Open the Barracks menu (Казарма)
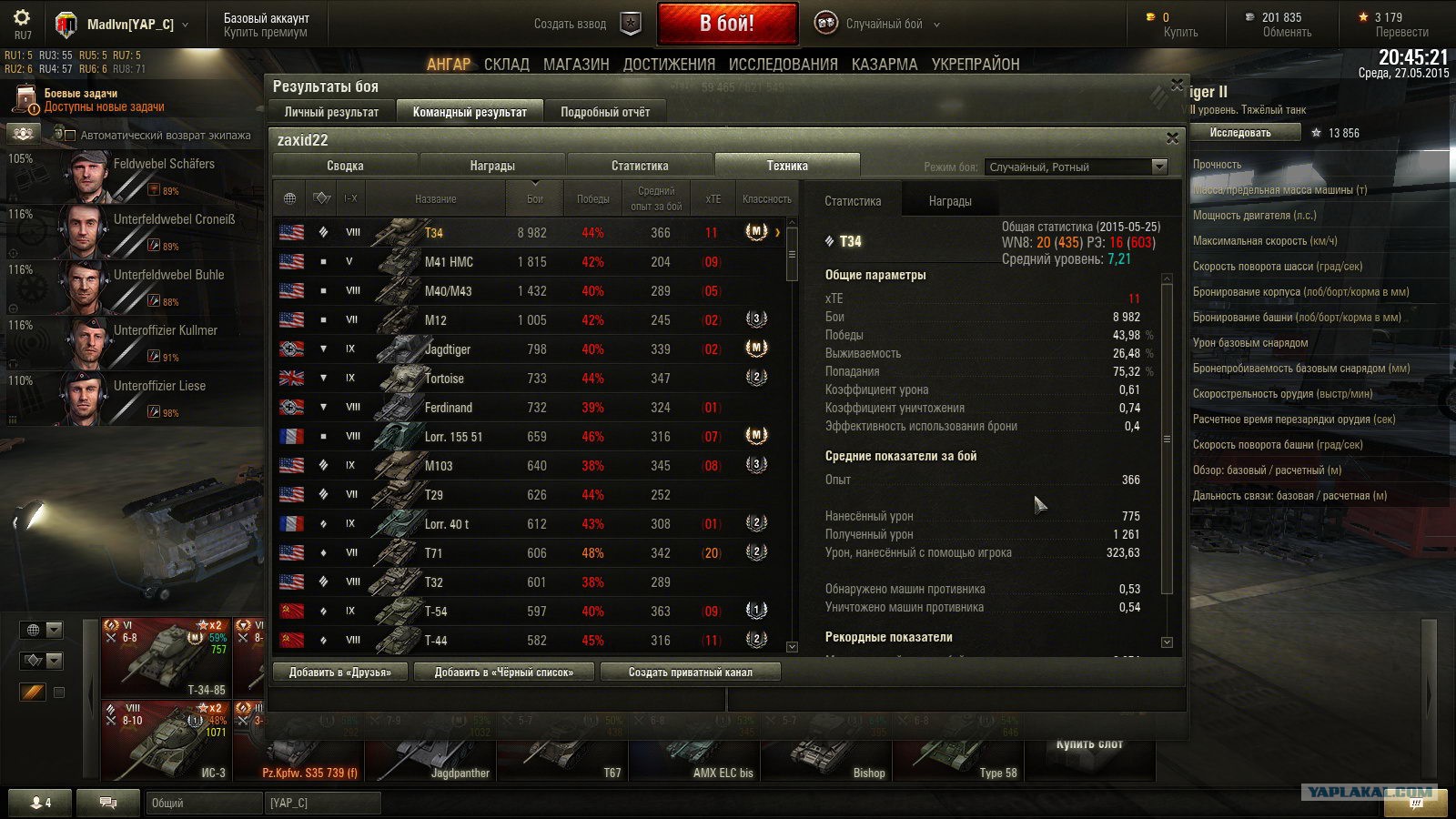 885,64
